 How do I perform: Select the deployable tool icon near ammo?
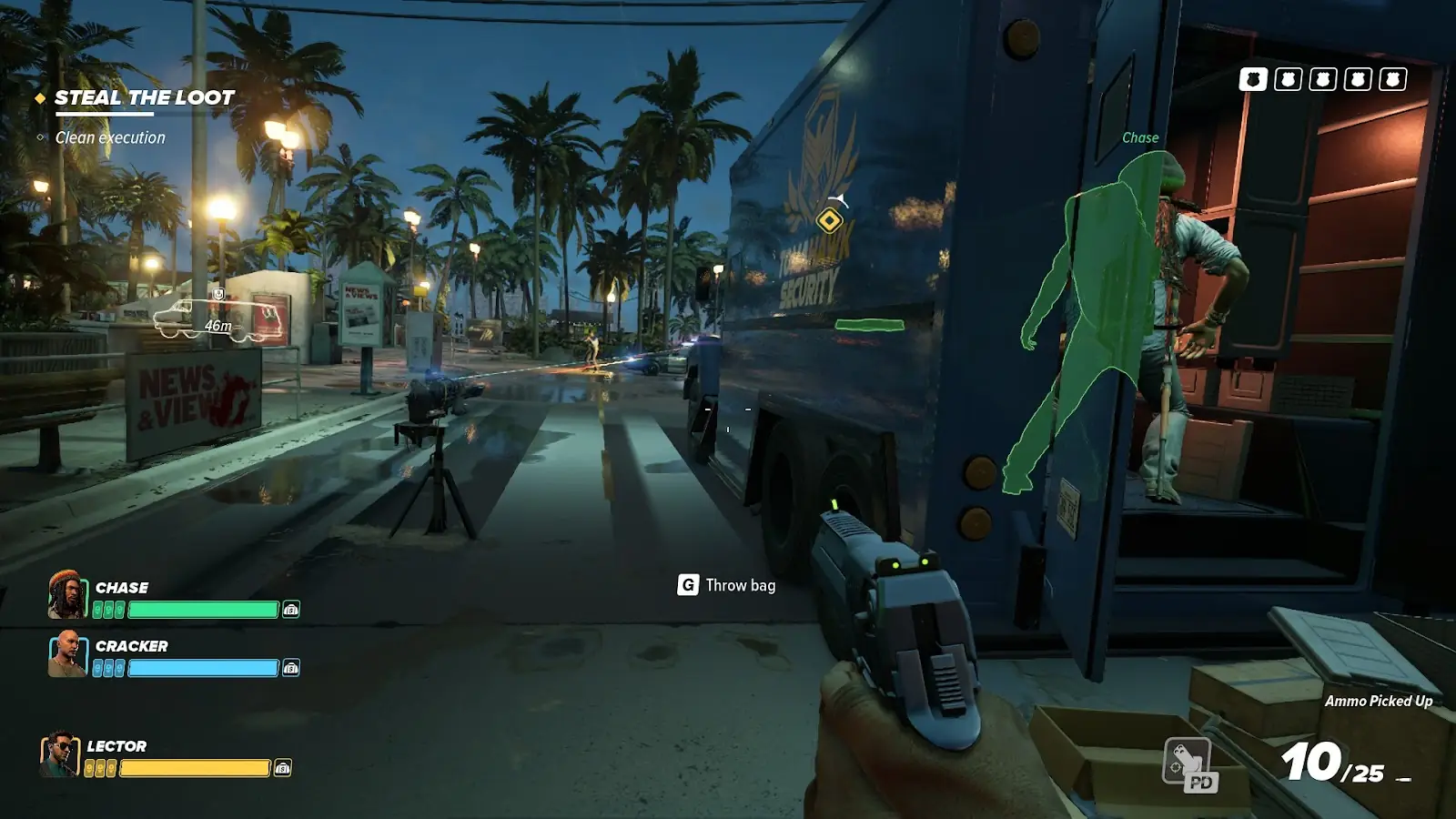point(1188,763)
